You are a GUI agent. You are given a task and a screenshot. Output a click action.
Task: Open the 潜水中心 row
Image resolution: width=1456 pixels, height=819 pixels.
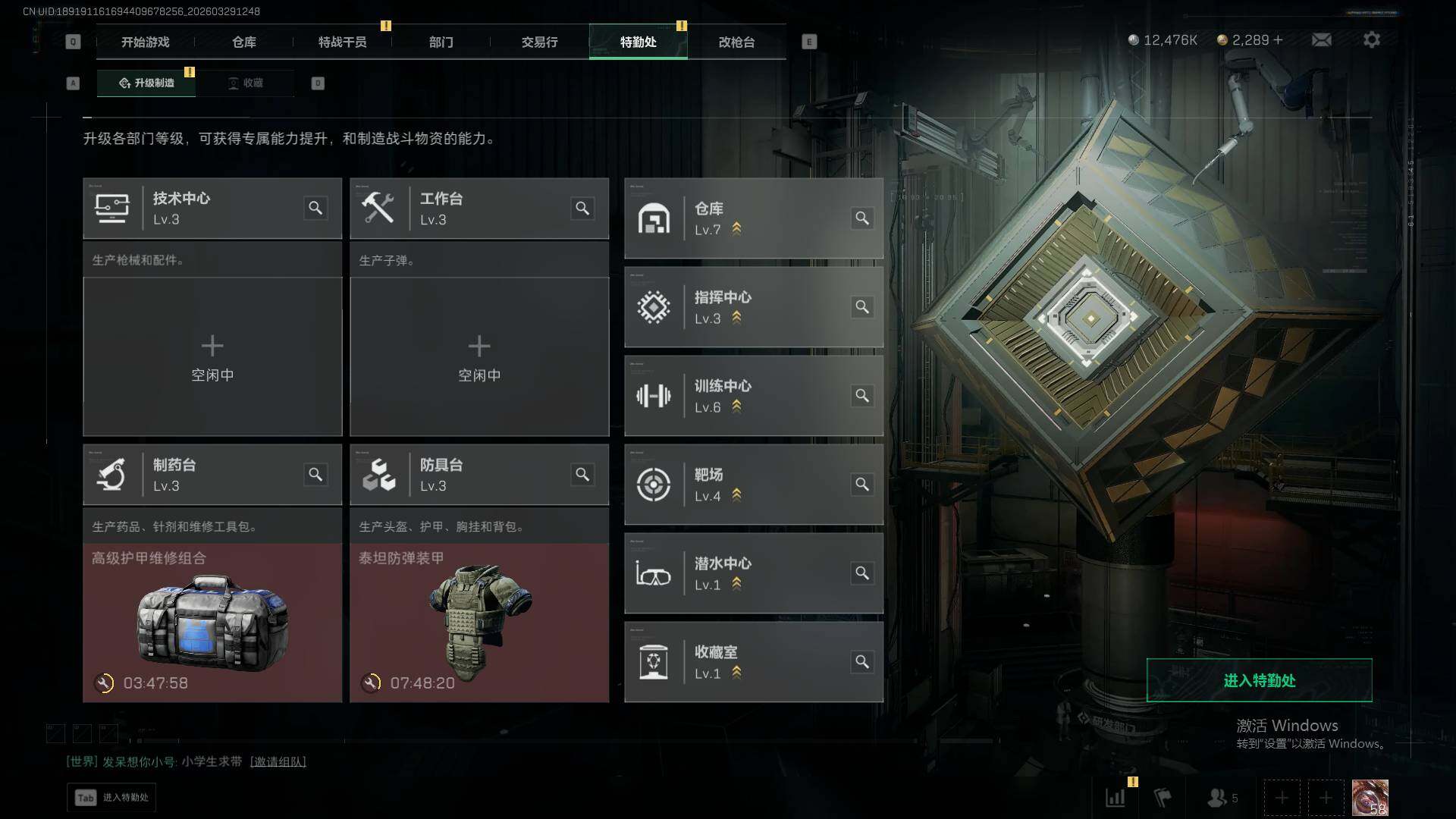click(x=753, y=573)
